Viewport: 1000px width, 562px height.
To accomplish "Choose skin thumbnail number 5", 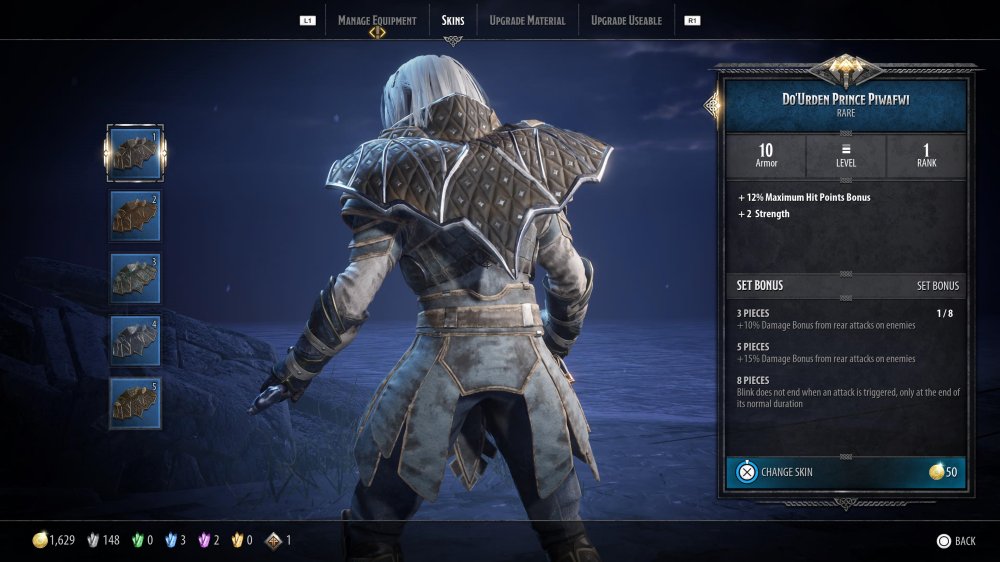I will 135,403.
